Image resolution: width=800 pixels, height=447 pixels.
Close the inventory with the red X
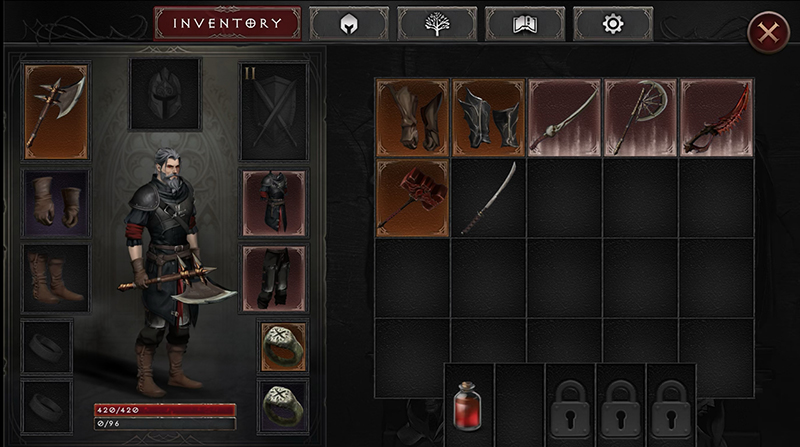(x=768, y=33)
